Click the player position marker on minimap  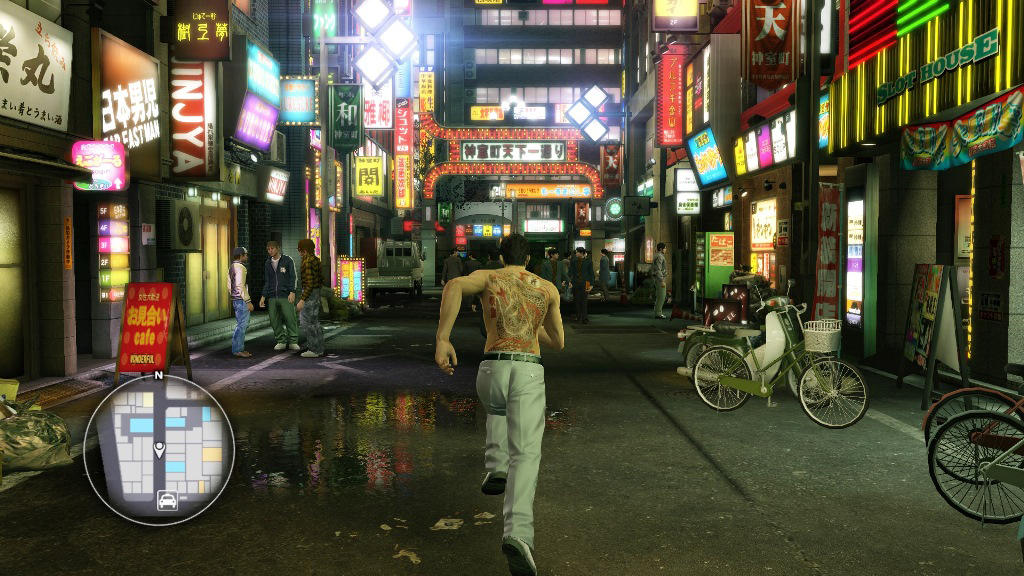point(159,451)
